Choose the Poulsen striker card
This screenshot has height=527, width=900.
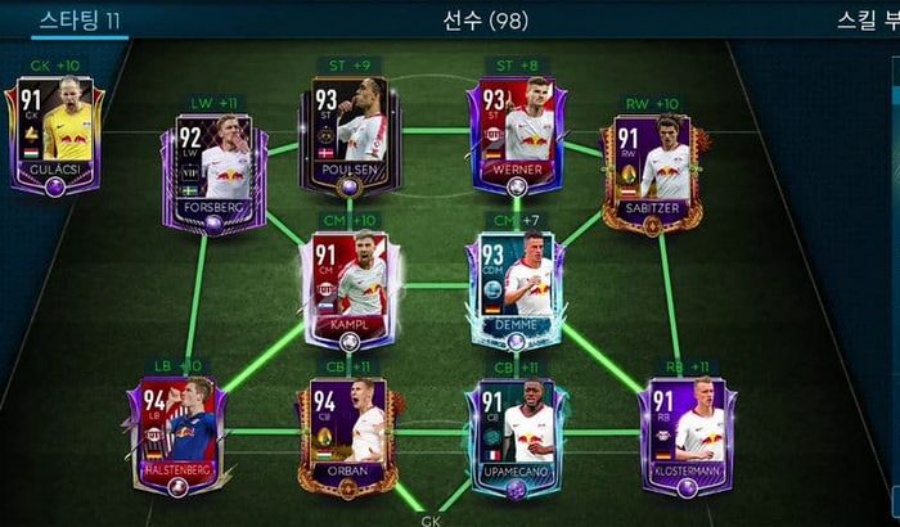point(350,134)
